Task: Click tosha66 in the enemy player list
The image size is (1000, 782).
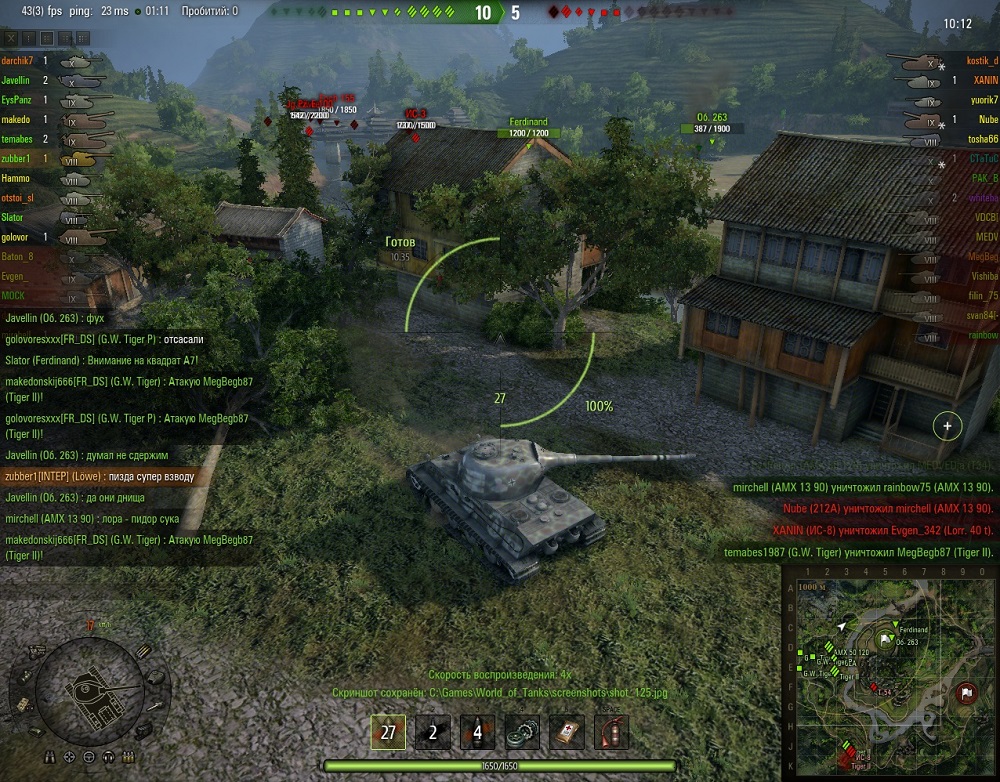Action: [x=983, y=139]
